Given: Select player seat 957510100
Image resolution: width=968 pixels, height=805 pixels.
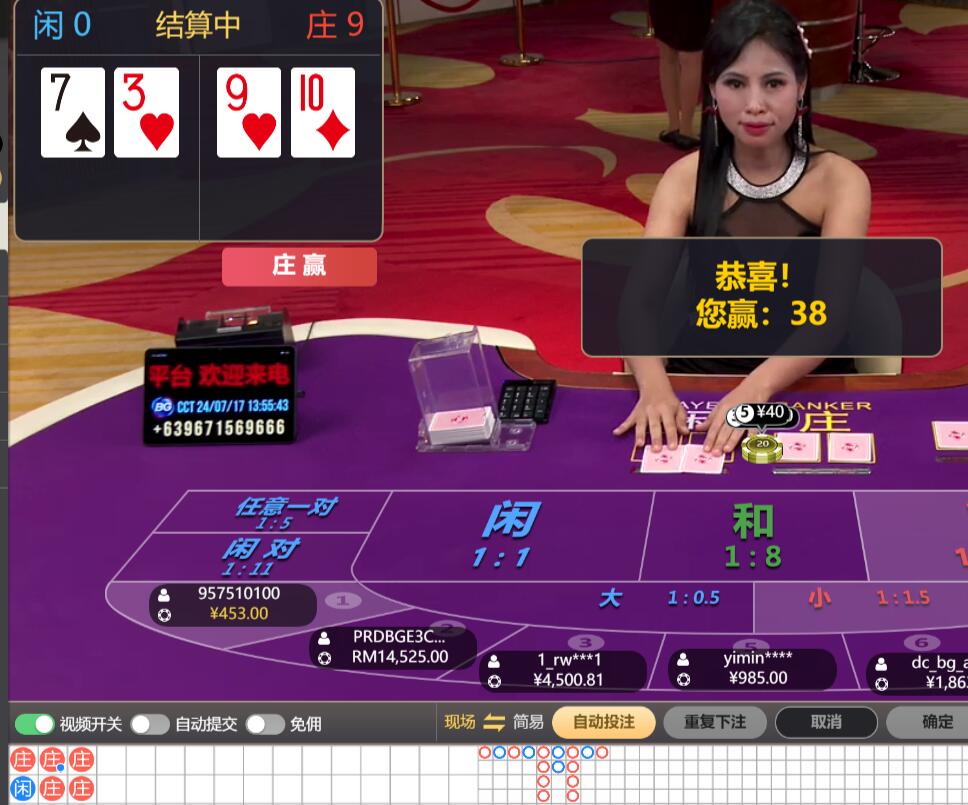Looking at the screenshot, I should (233, 603).
